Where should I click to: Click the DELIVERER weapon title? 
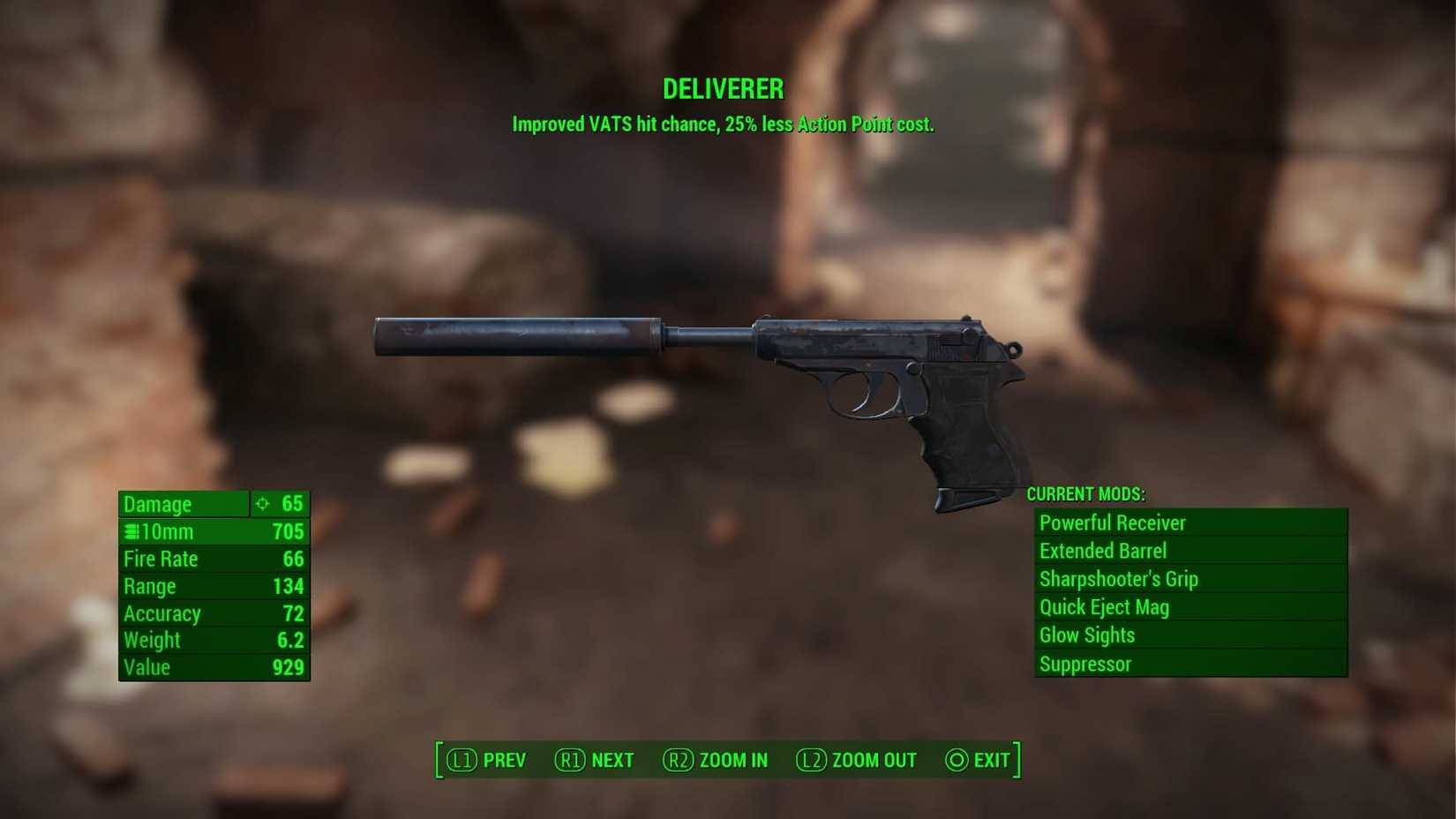[723, 88]
